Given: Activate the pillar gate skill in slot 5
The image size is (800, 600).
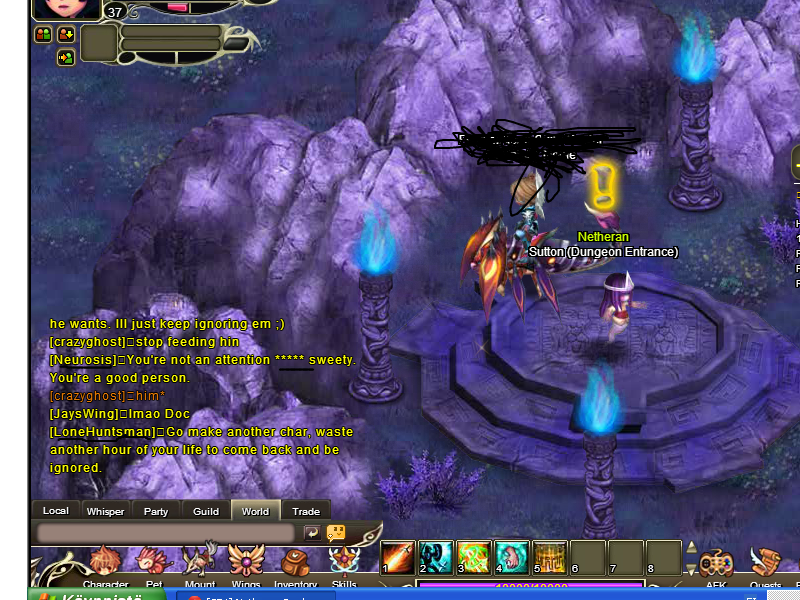Looking at the screenshot, I should click(x=550, y=558).
